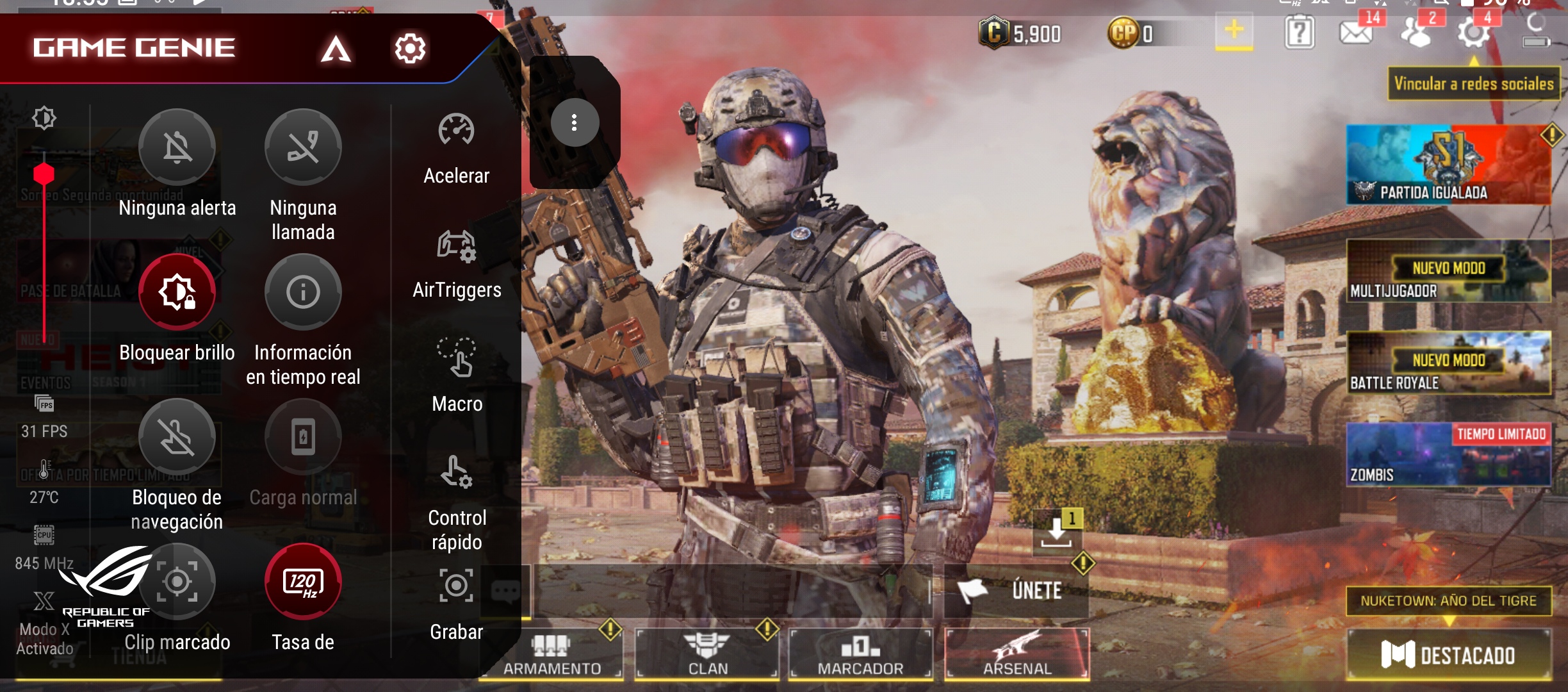Image resolution: width=1568 pixels, height=692 pixels.
Task: Select the Multijugador mode tile
Action: [1448, 271]
